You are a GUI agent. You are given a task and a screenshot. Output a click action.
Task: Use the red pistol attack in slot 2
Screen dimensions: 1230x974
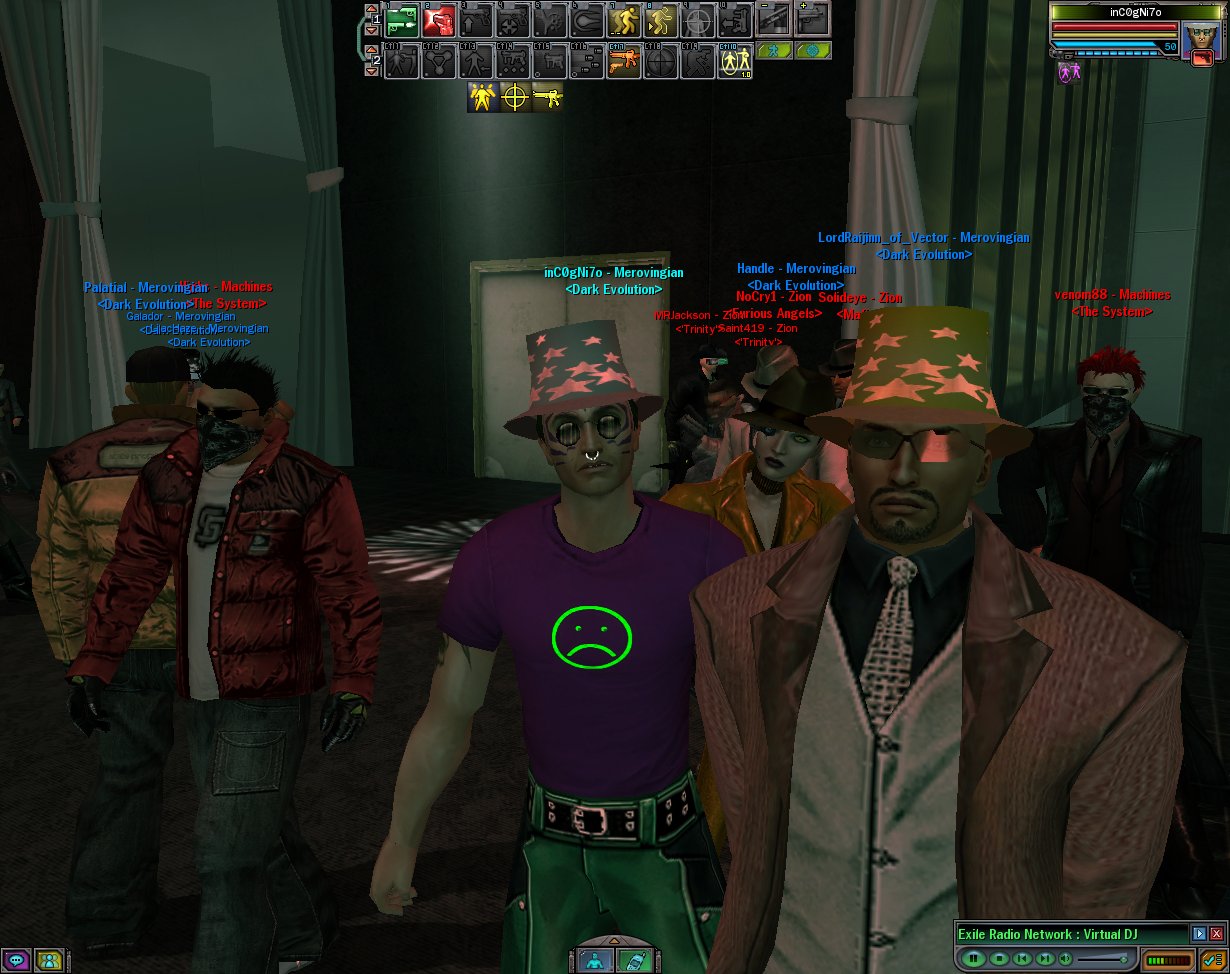pyautogui.click(x=439, y=20)
